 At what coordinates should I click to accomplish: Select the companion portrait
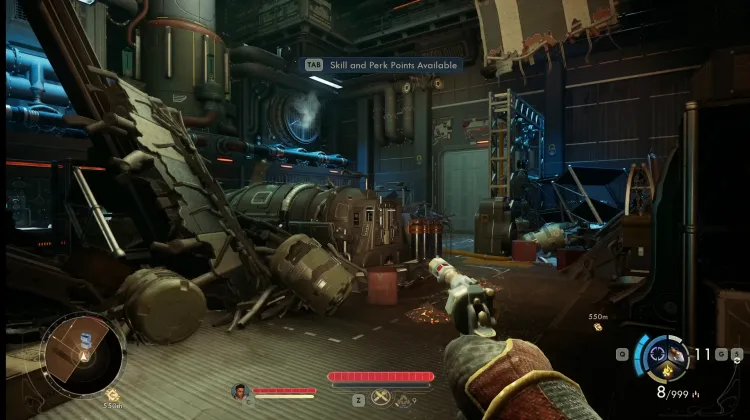coord(240,391)
